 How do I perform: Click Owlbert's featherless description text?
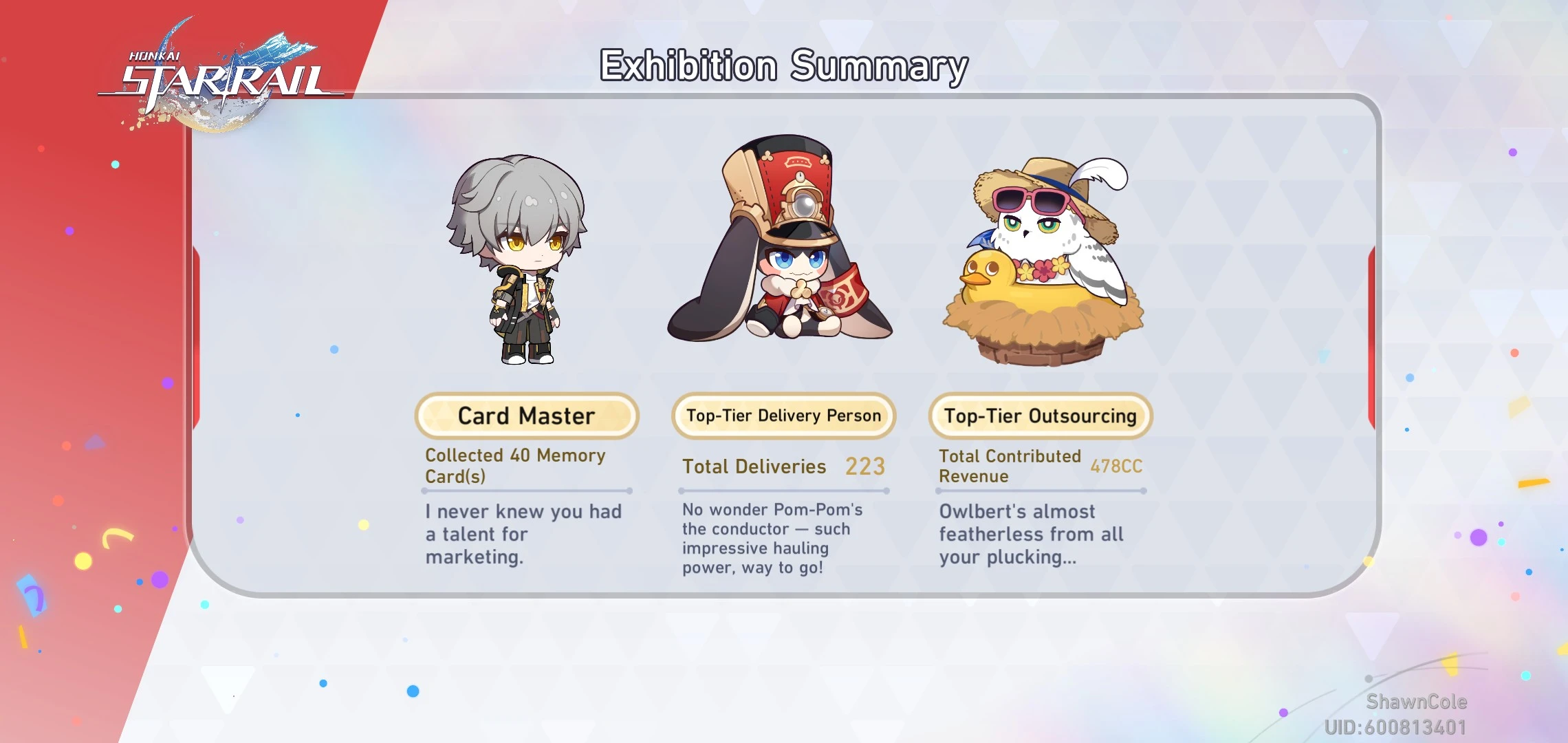(x=1032, y=535)
